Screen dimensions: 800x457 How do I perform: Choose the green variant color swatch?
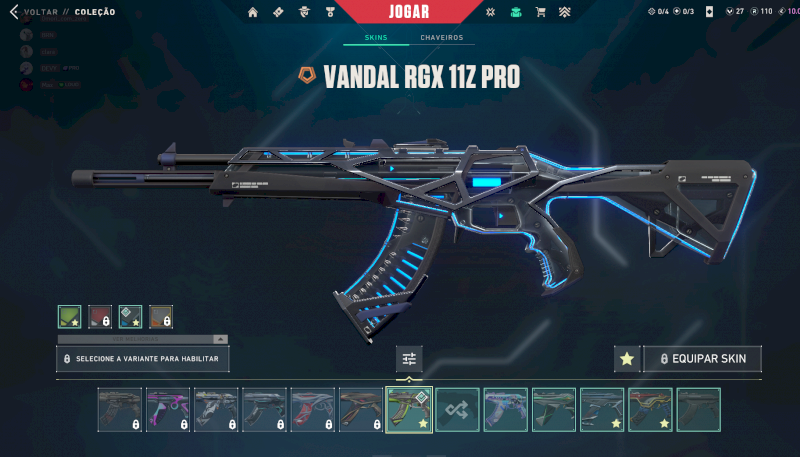click(69, 317)
